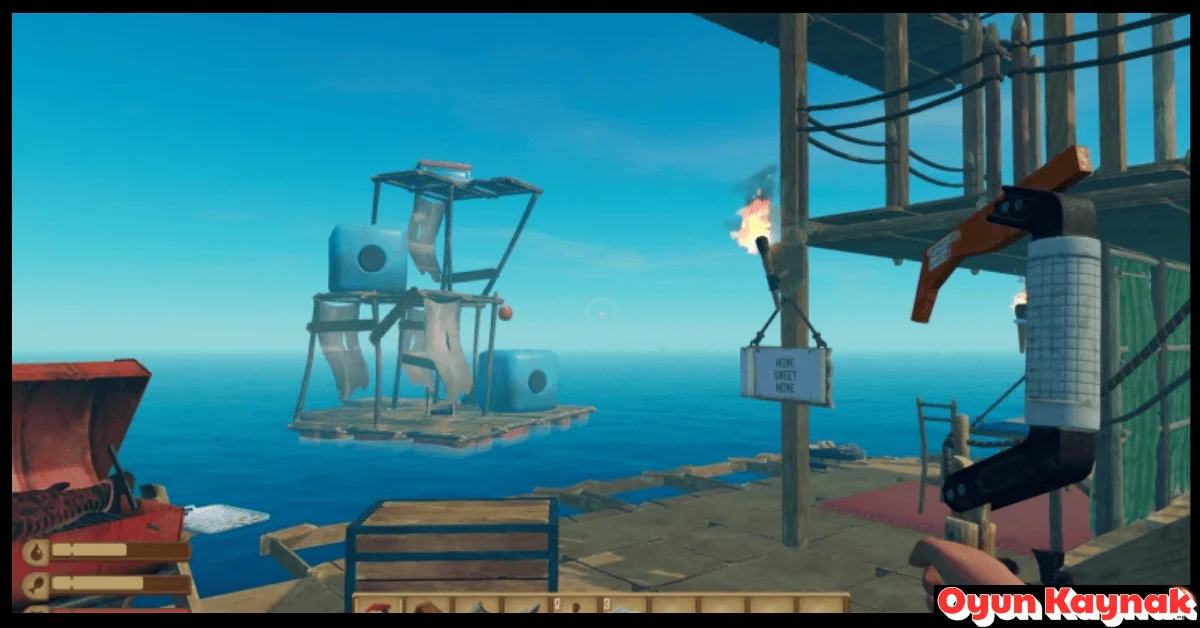Select the hotbar slot marked with number 2
The image size is (1200, 628).
(x=574, y=605)
